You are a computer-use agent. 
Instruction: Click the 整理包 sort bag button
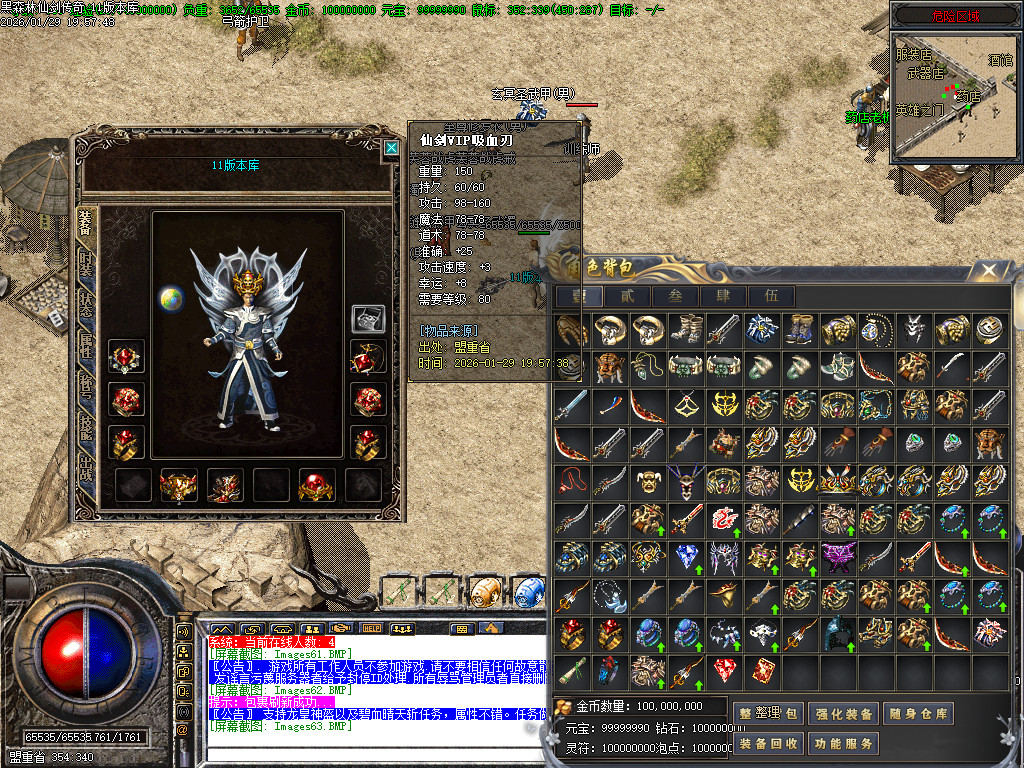click(768, 714)
